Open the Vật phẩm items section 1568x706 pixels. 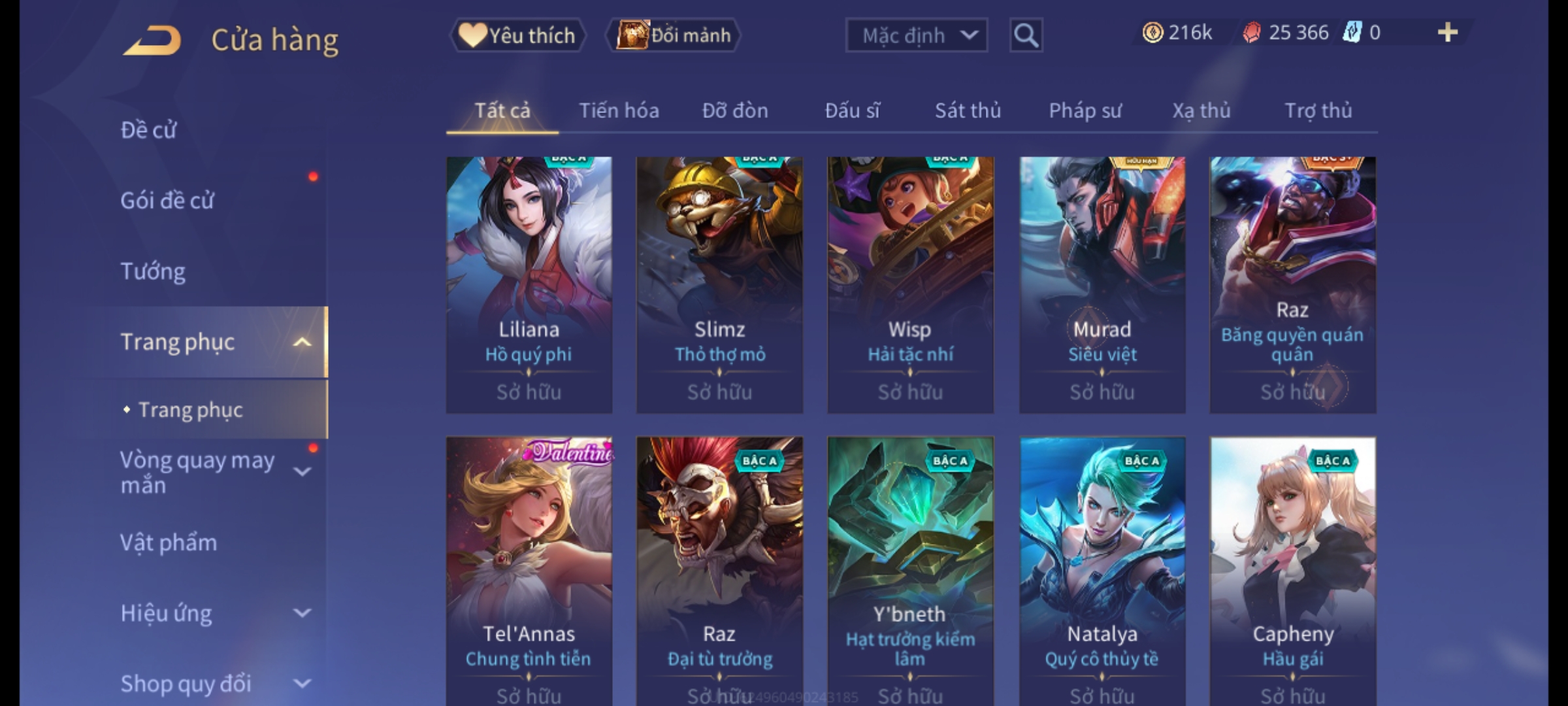pos(169,543)
